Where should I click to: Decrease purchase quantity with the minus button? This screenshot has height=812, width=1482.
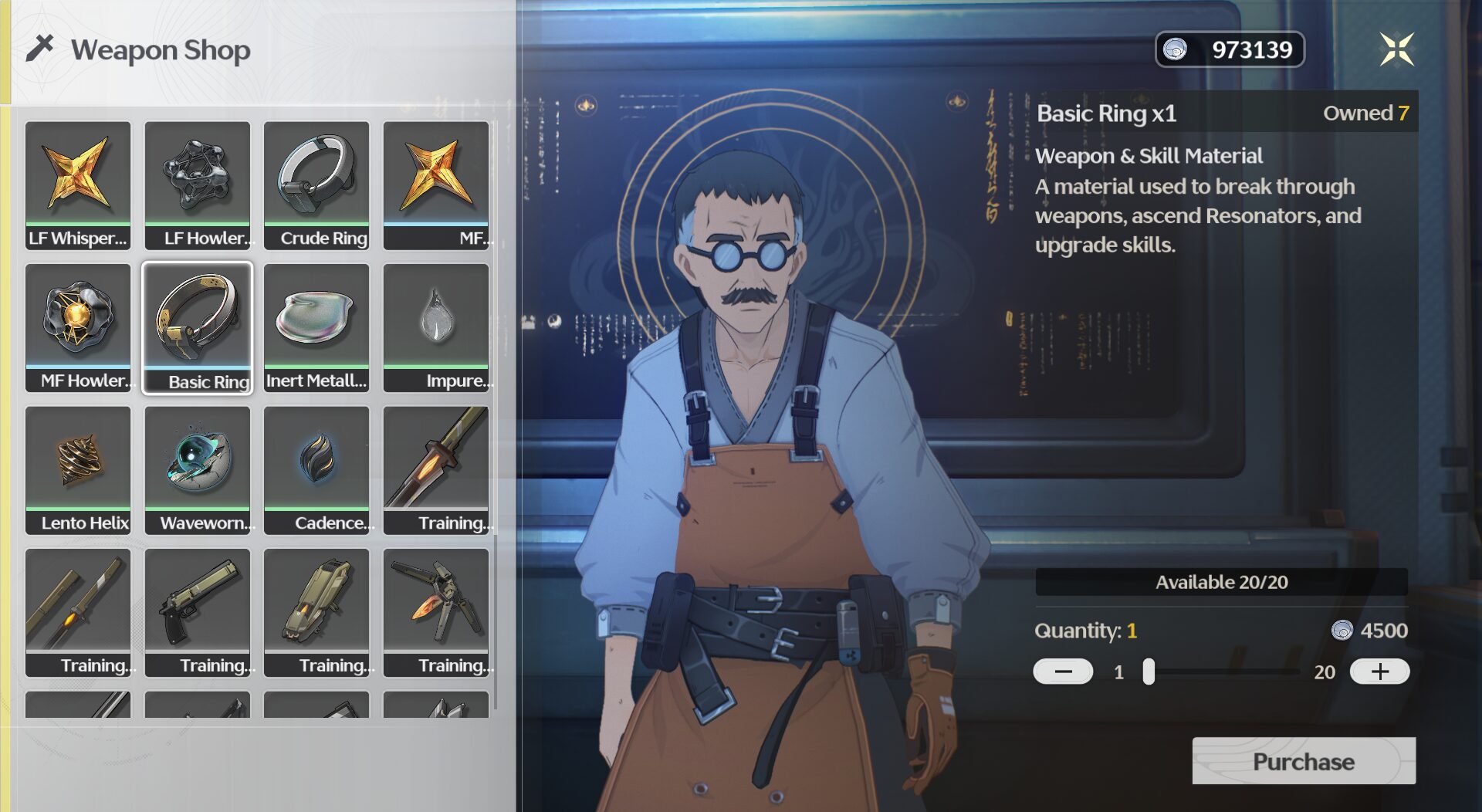(x=1063, y=672)
